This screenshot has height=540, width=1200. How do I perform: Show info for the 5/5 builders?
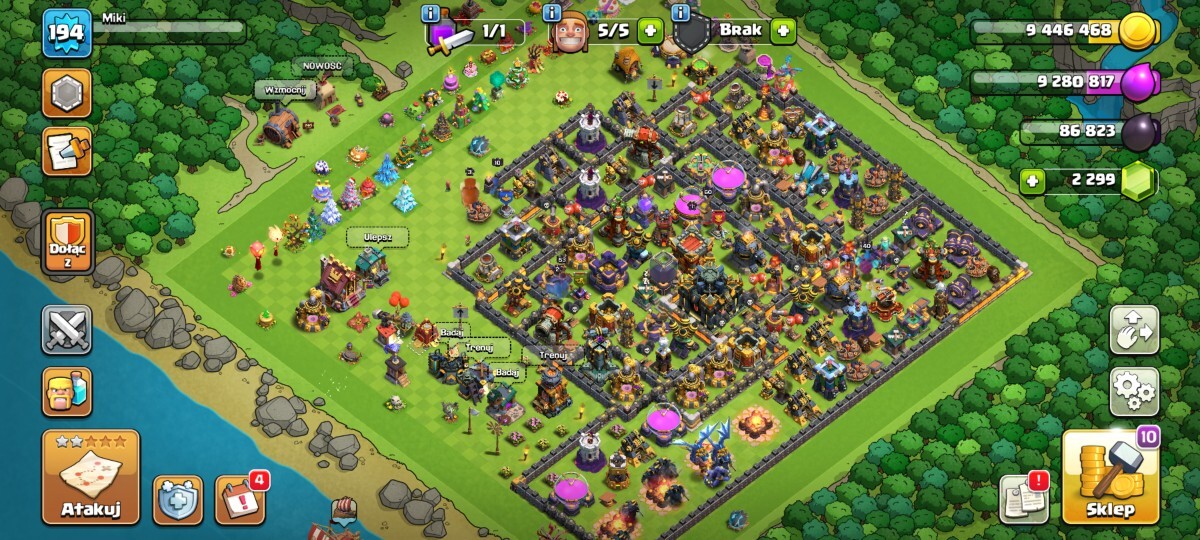coord(551,13)
